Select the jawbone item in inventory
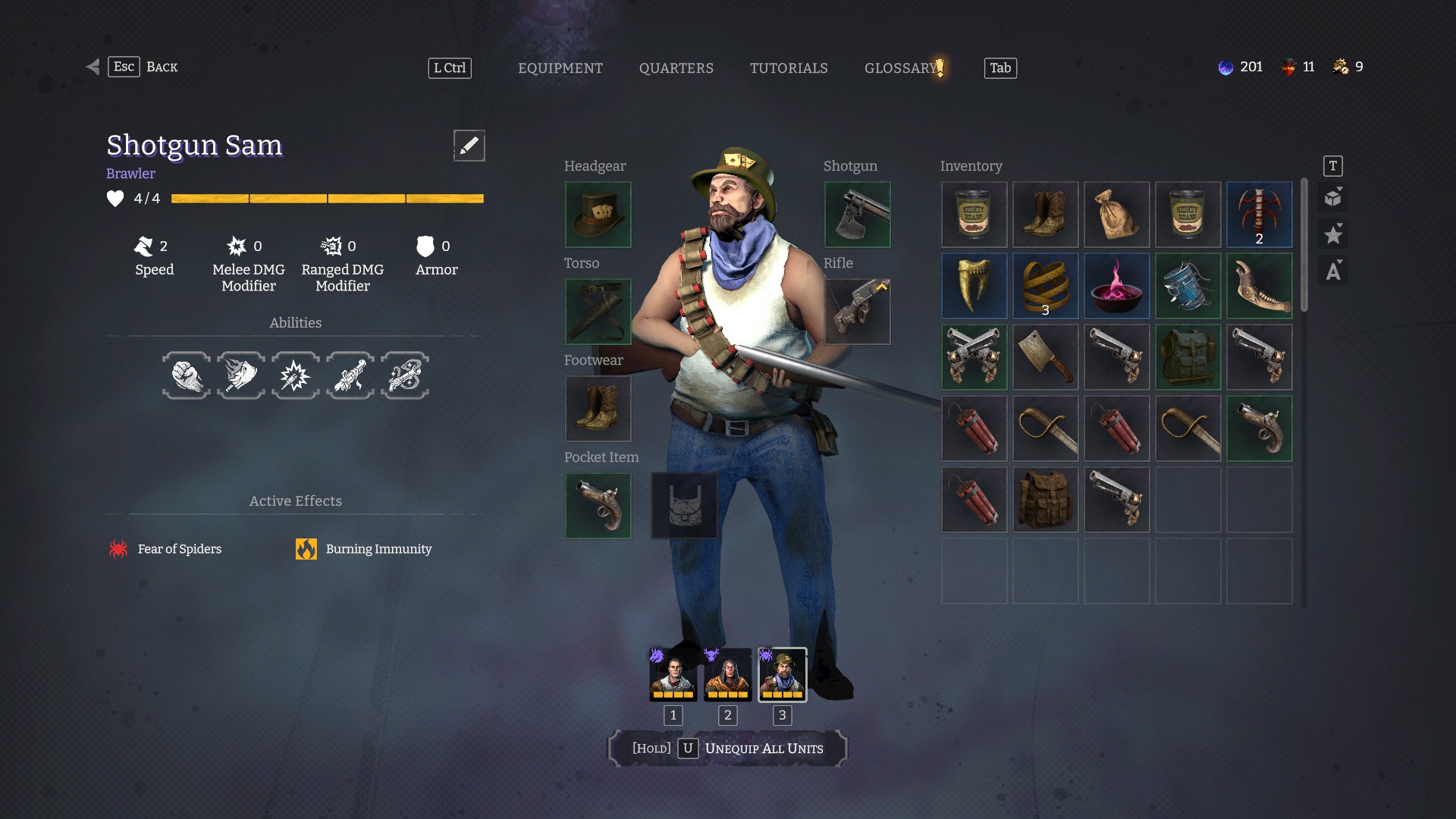The image size is (1456, 819). pos(1259,286)
